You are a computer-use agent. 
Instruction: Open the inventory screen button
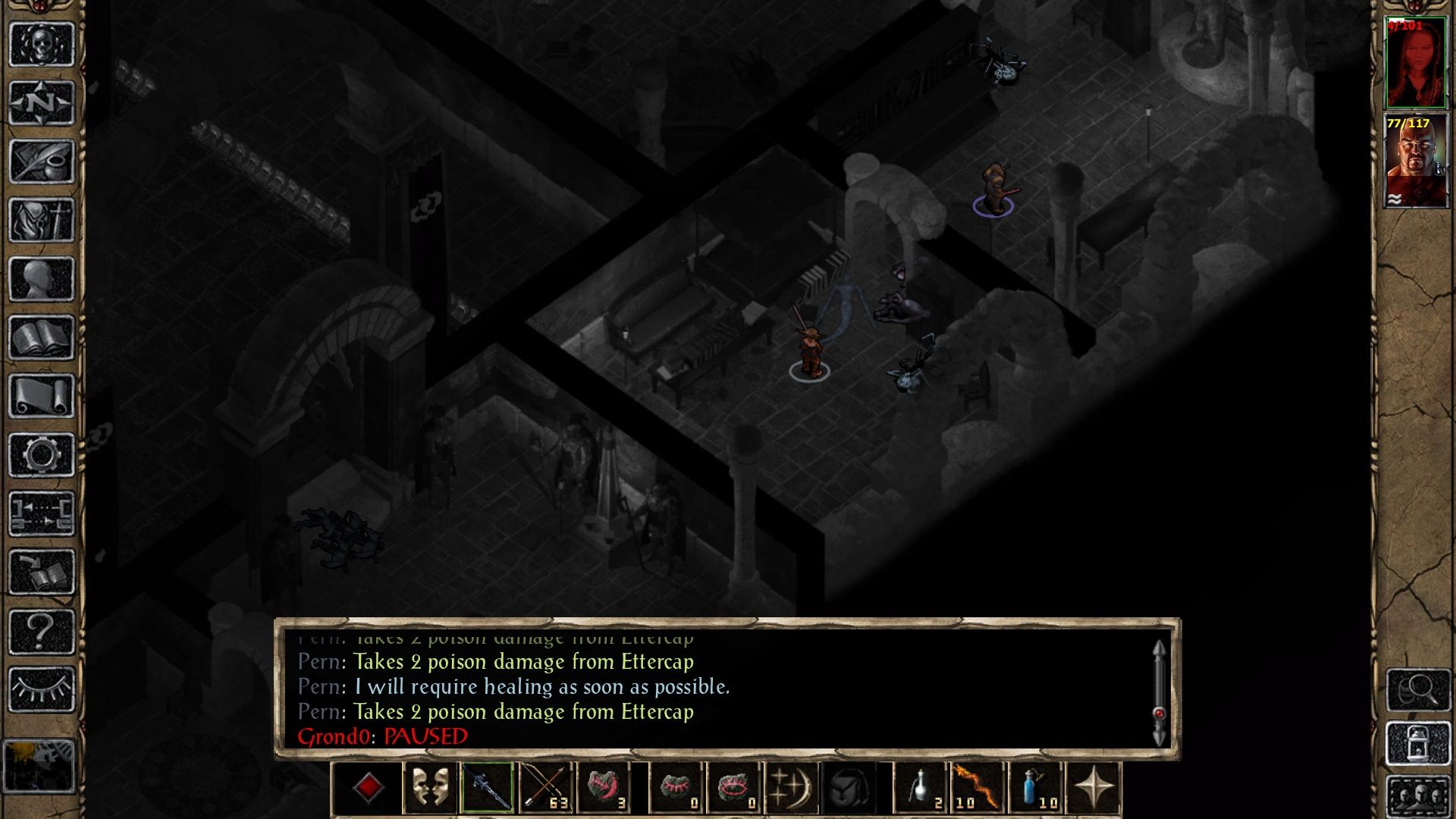(x=42, y=220)
